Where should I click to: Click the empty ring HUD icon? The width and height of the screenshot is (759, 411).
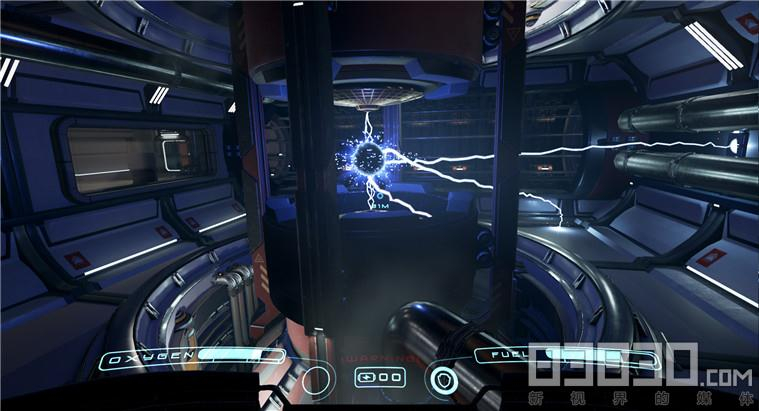pyautogui.click(x=316, y=380)
